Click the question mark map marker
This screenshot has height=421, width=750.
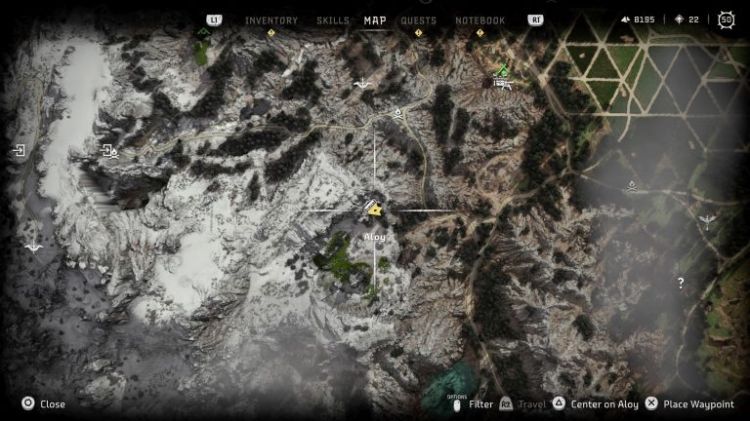point(681,283)
